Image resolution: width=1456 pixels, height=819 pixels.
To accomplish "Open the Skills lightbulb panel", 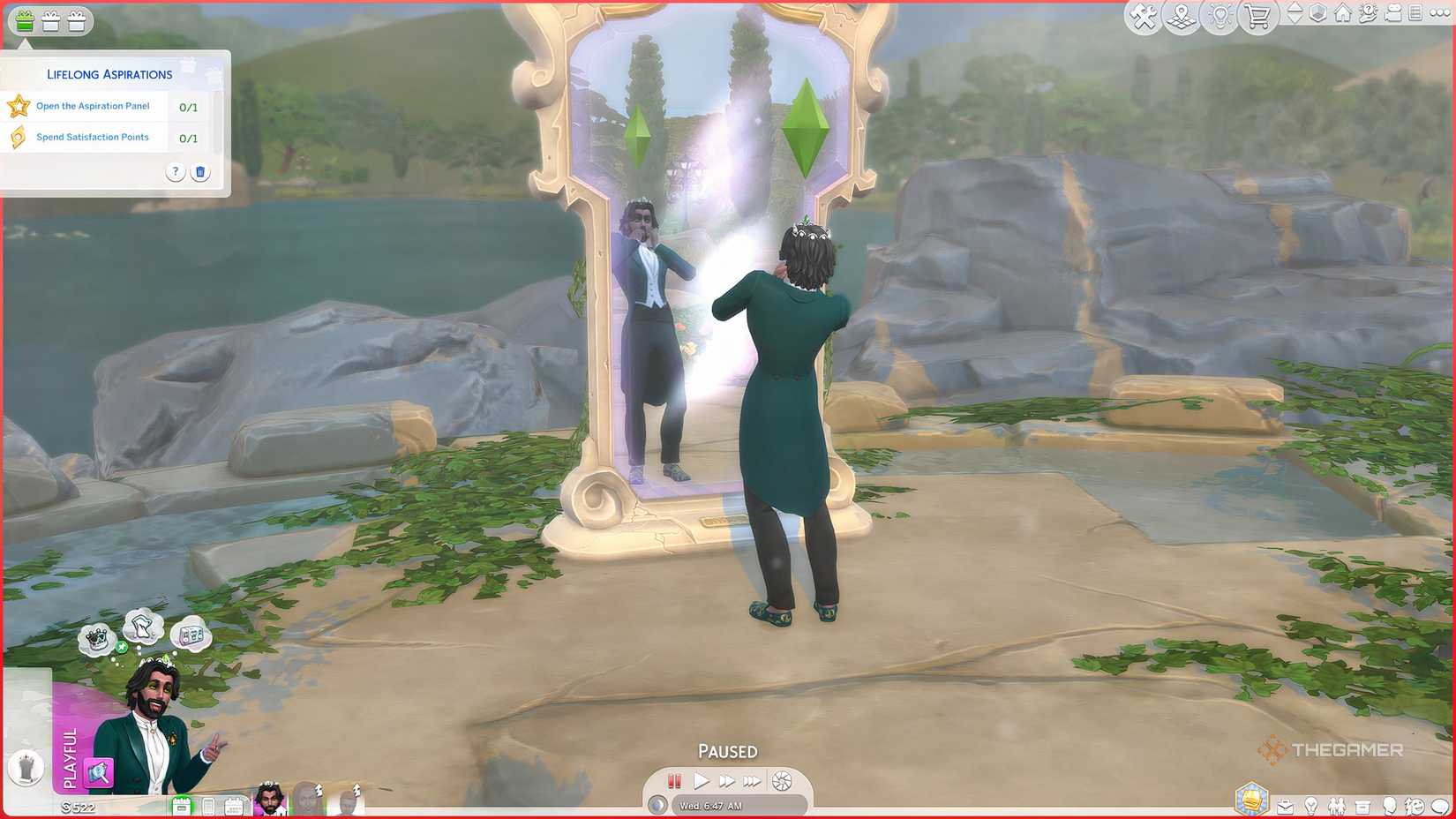I will coord(1311,804).
